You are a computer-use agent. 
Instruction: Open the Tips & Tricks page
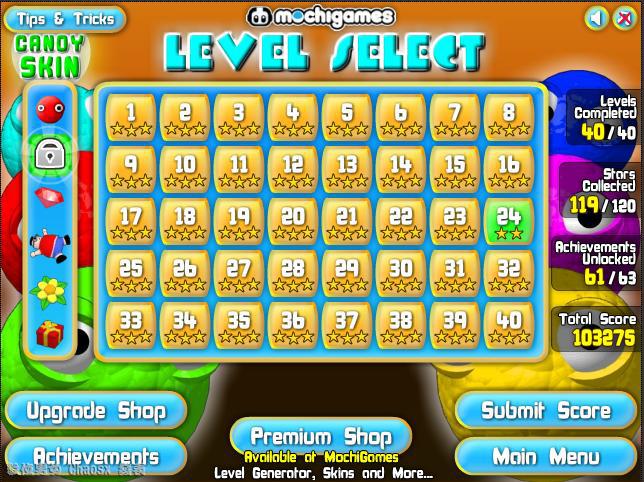click(x=65, y=19)
